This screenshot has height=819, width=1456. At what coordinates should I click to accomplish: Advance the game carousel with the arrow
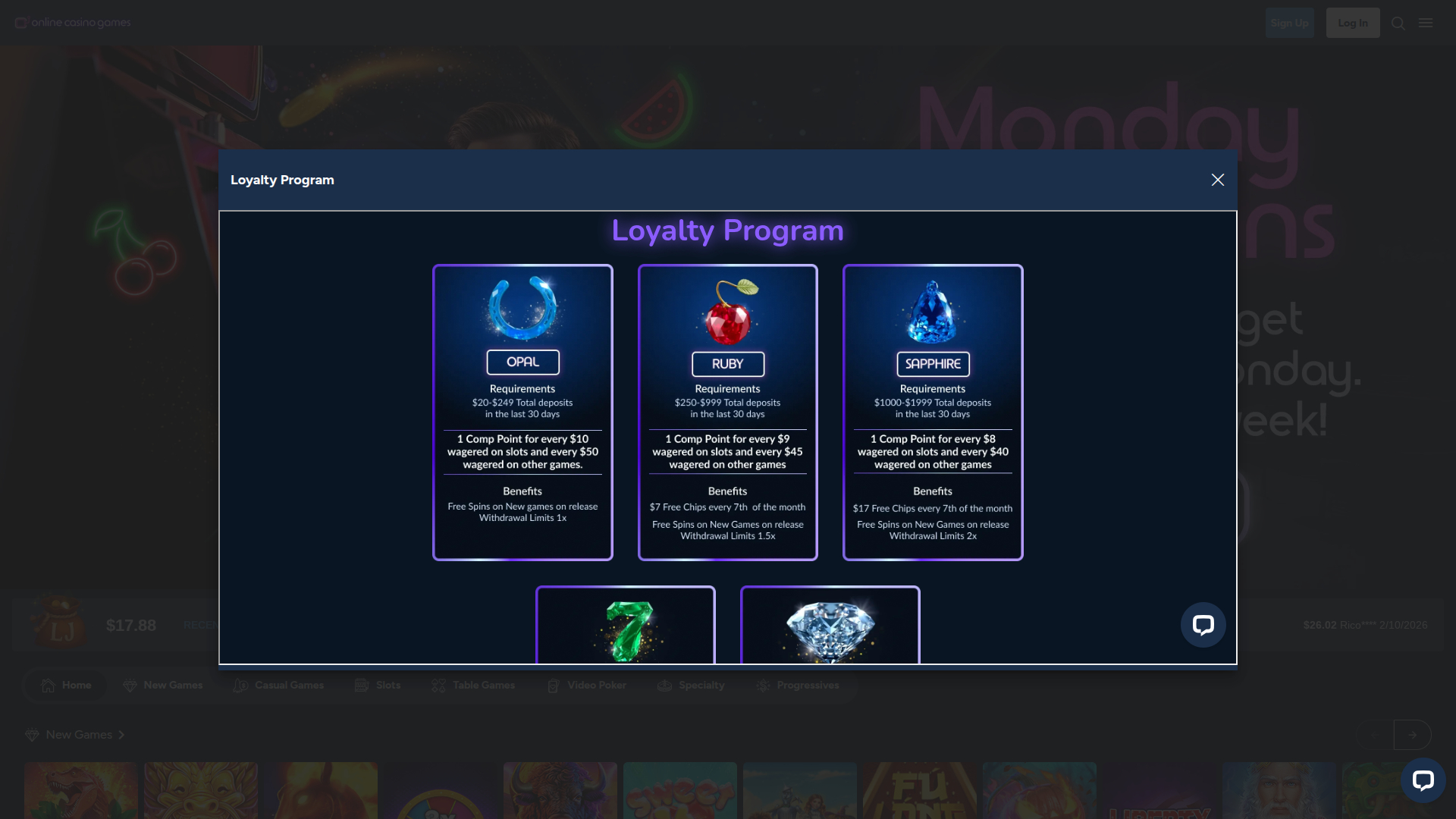click(x=1414, y=734)
